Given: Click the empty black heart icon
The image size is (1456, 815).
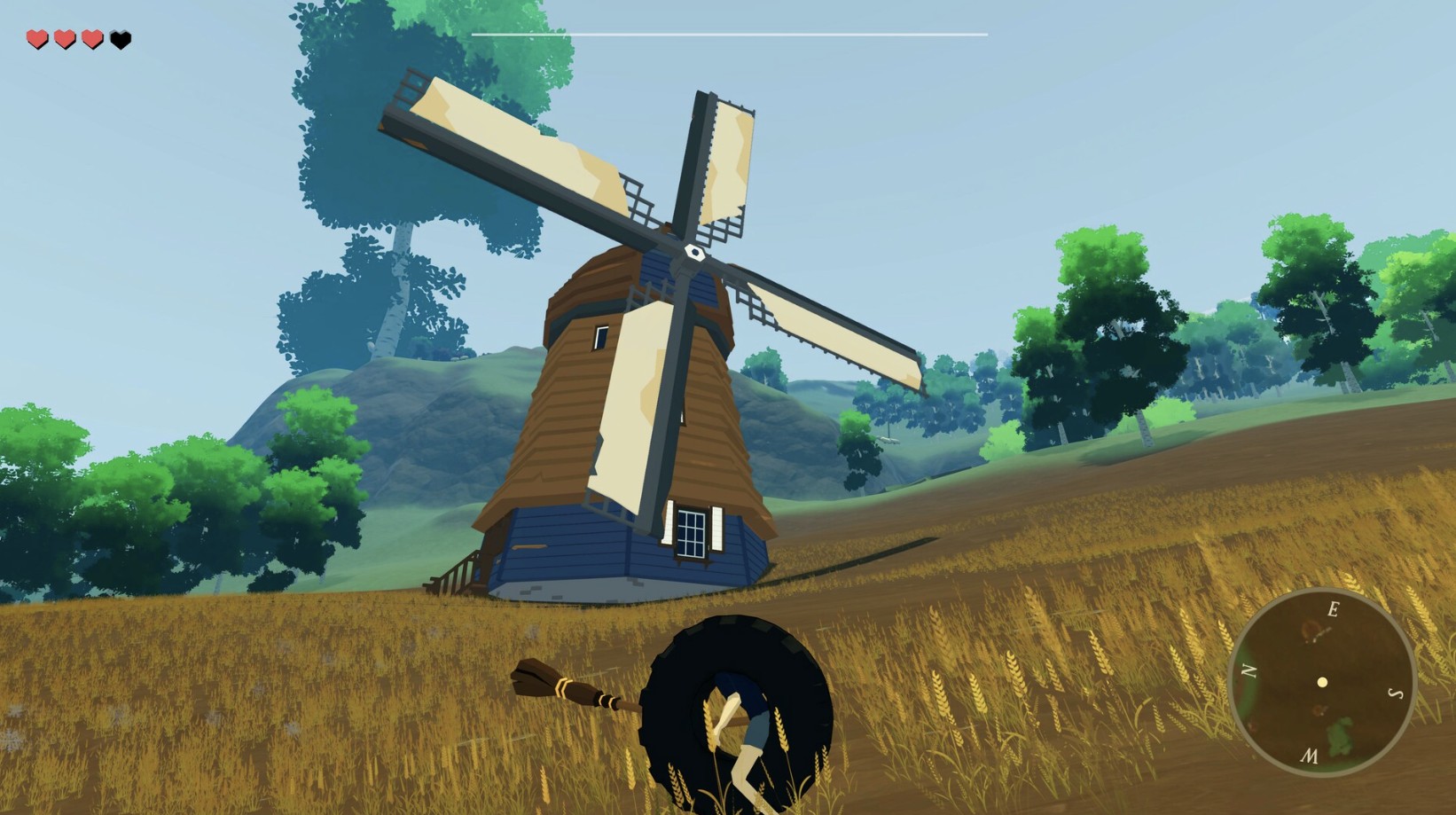Looking at the screenshot, I should [x=119, y=38].
